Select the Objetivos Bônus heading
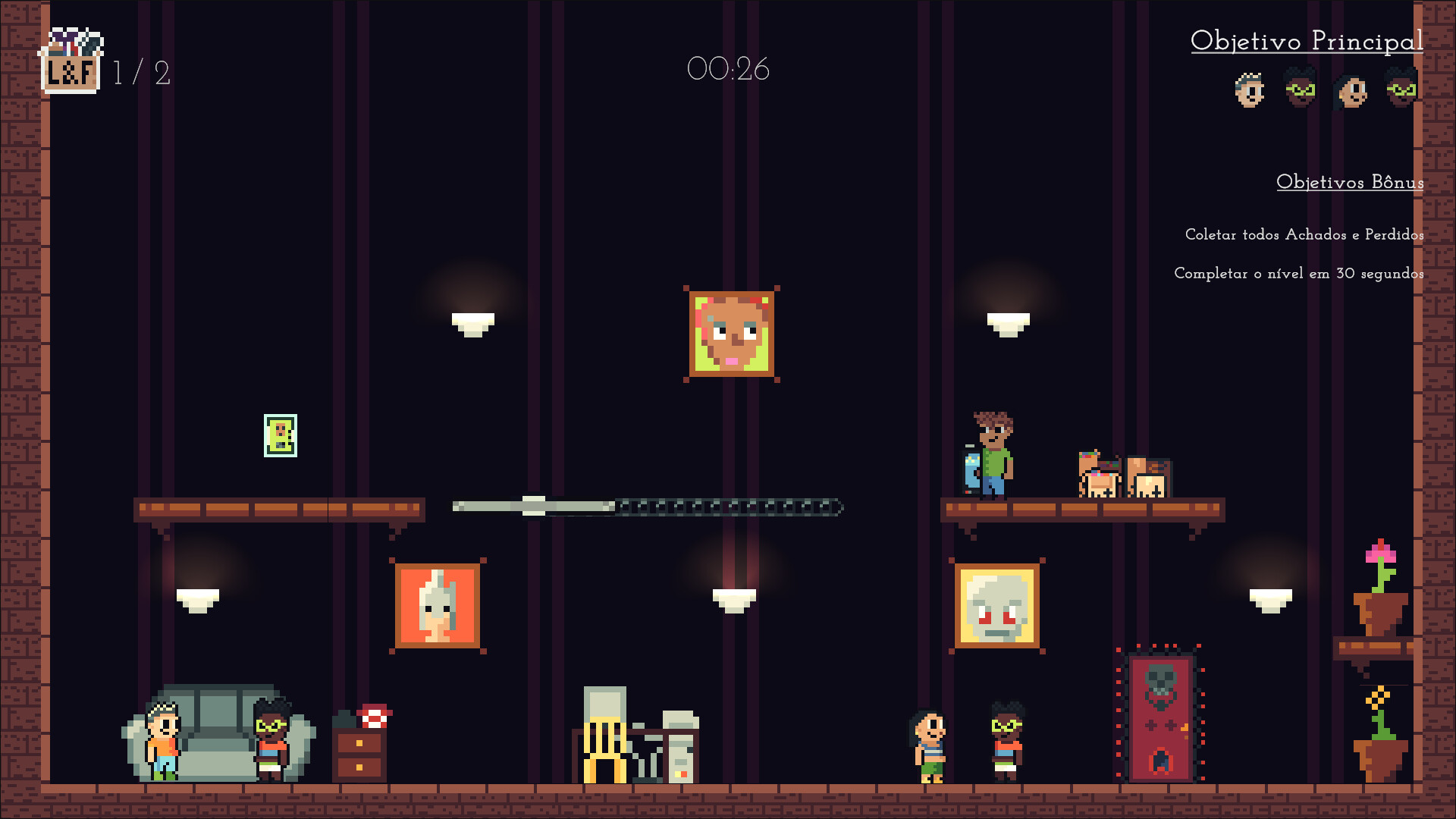The height and width of the screenshot is (819, 1456). pyautogui.click(x=1349, y=182)
